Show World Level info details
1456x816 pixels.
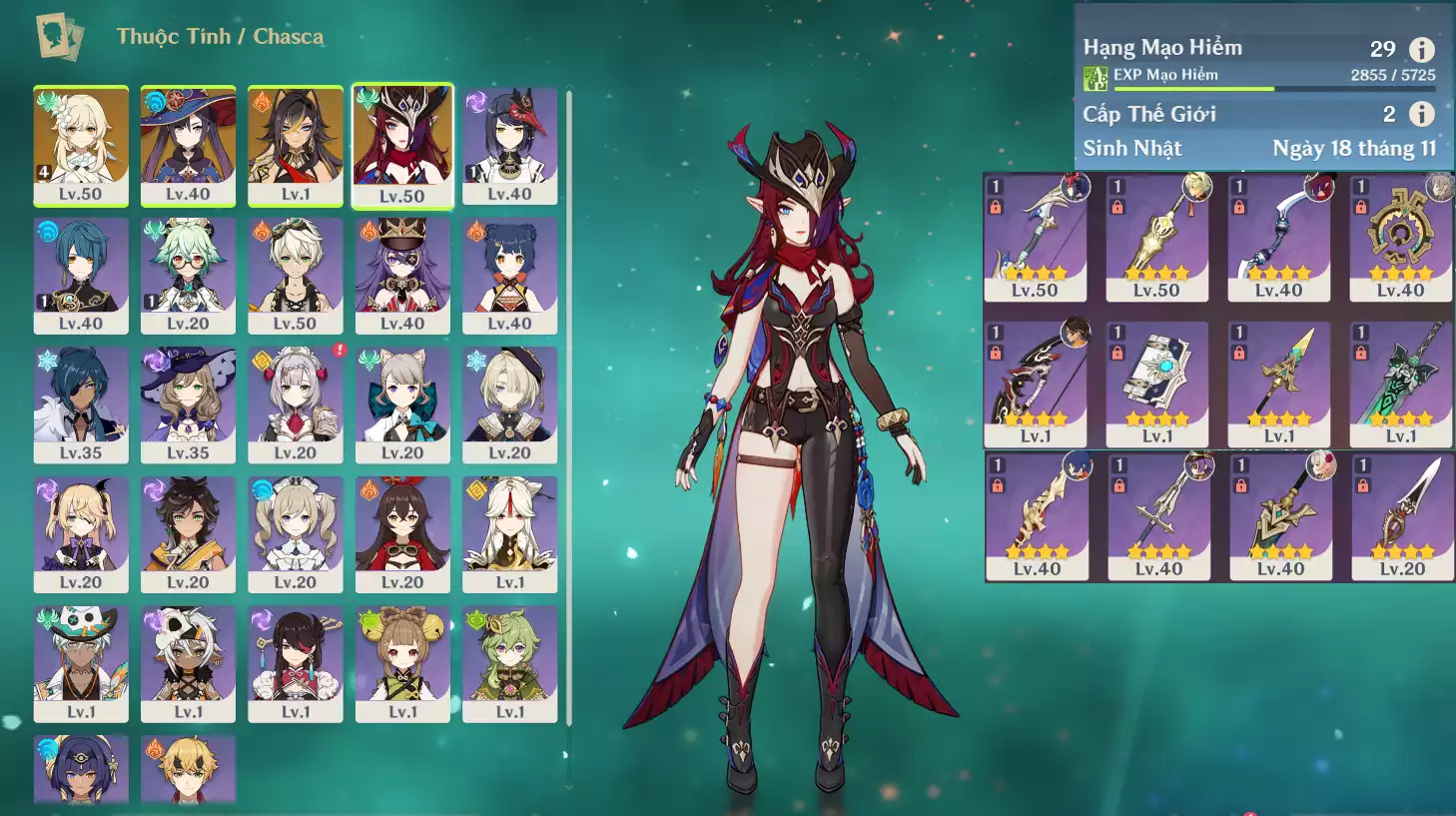coord(1421,114)
